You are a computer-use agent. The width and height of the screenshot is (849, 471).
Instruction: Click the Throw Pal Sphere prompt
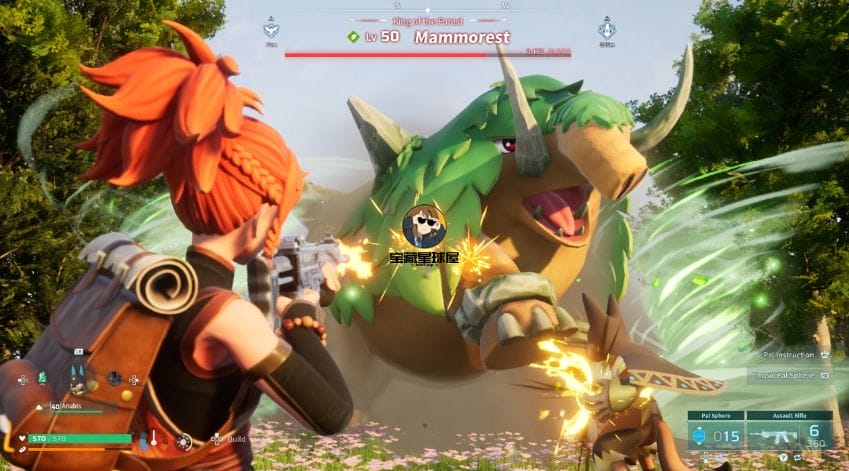[x=790, y=376]
